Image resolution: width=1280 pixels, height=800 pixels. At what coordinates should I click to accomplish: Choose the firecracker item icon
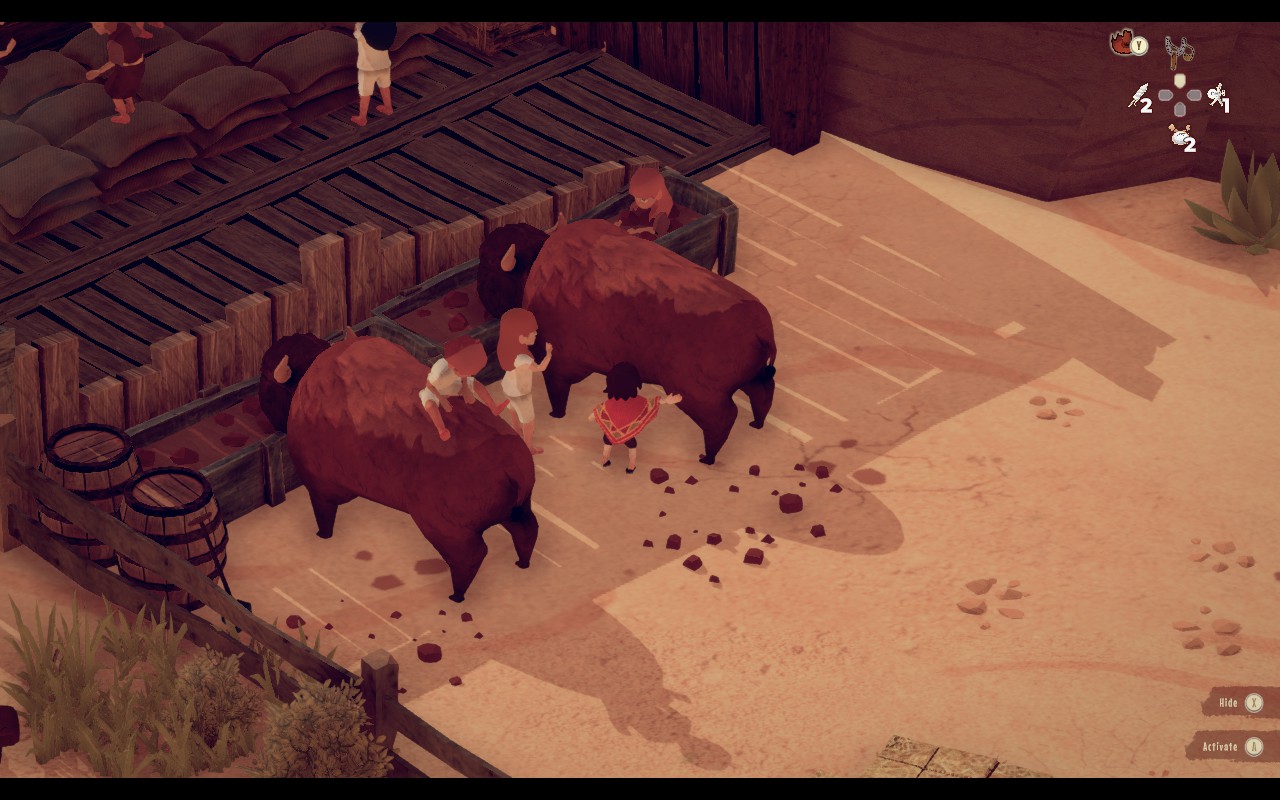pos(1139,96)
